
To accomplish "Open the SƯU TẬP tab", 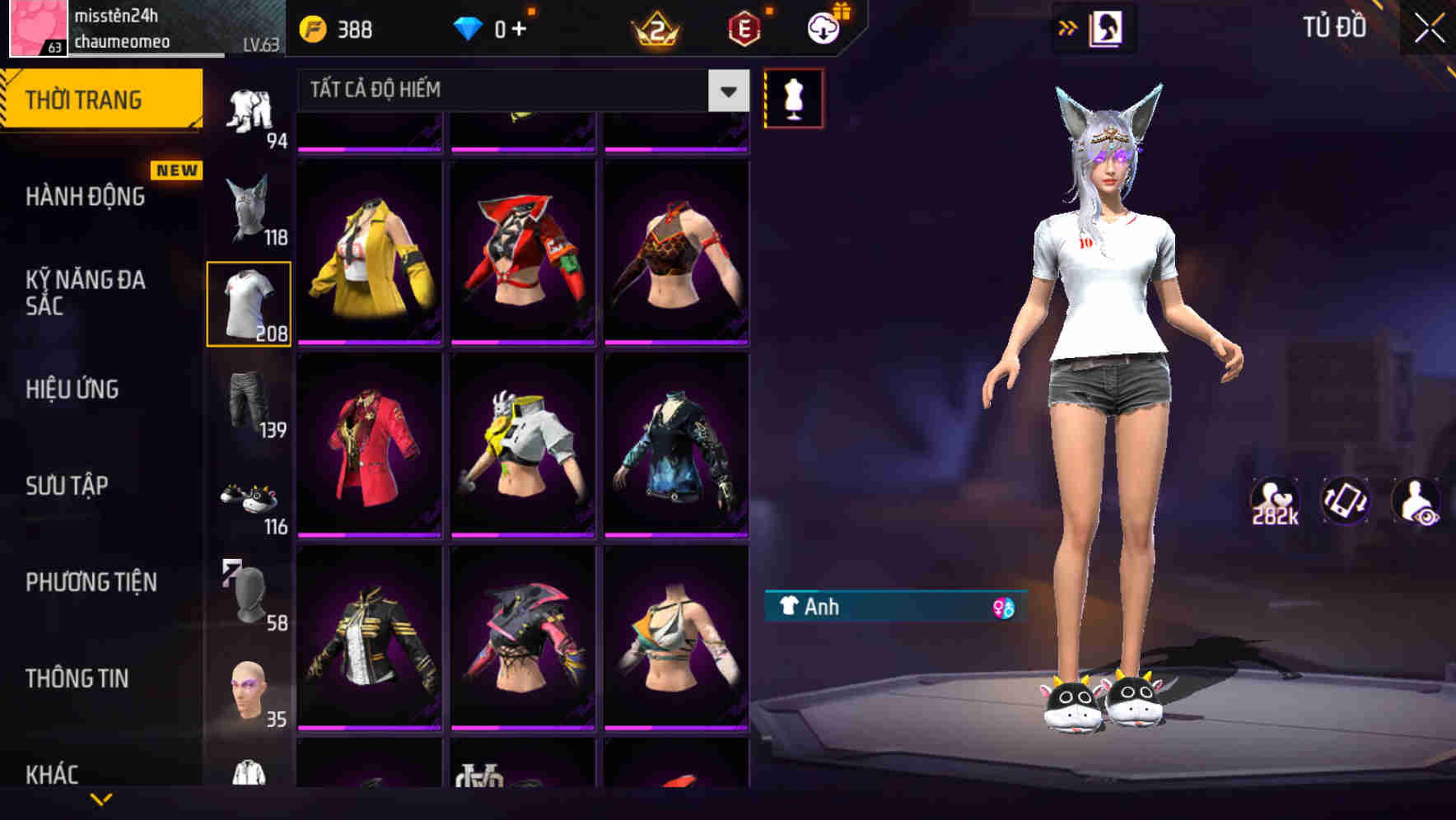I will click(x=68, y=486).
